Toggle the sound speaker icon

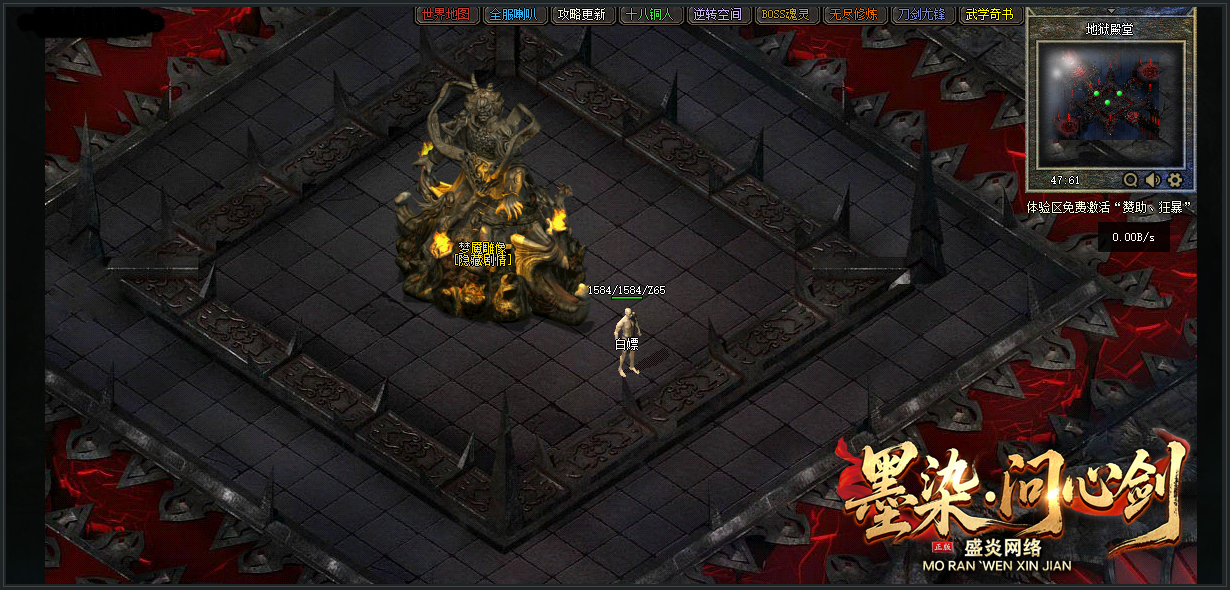pos(1153,180)
